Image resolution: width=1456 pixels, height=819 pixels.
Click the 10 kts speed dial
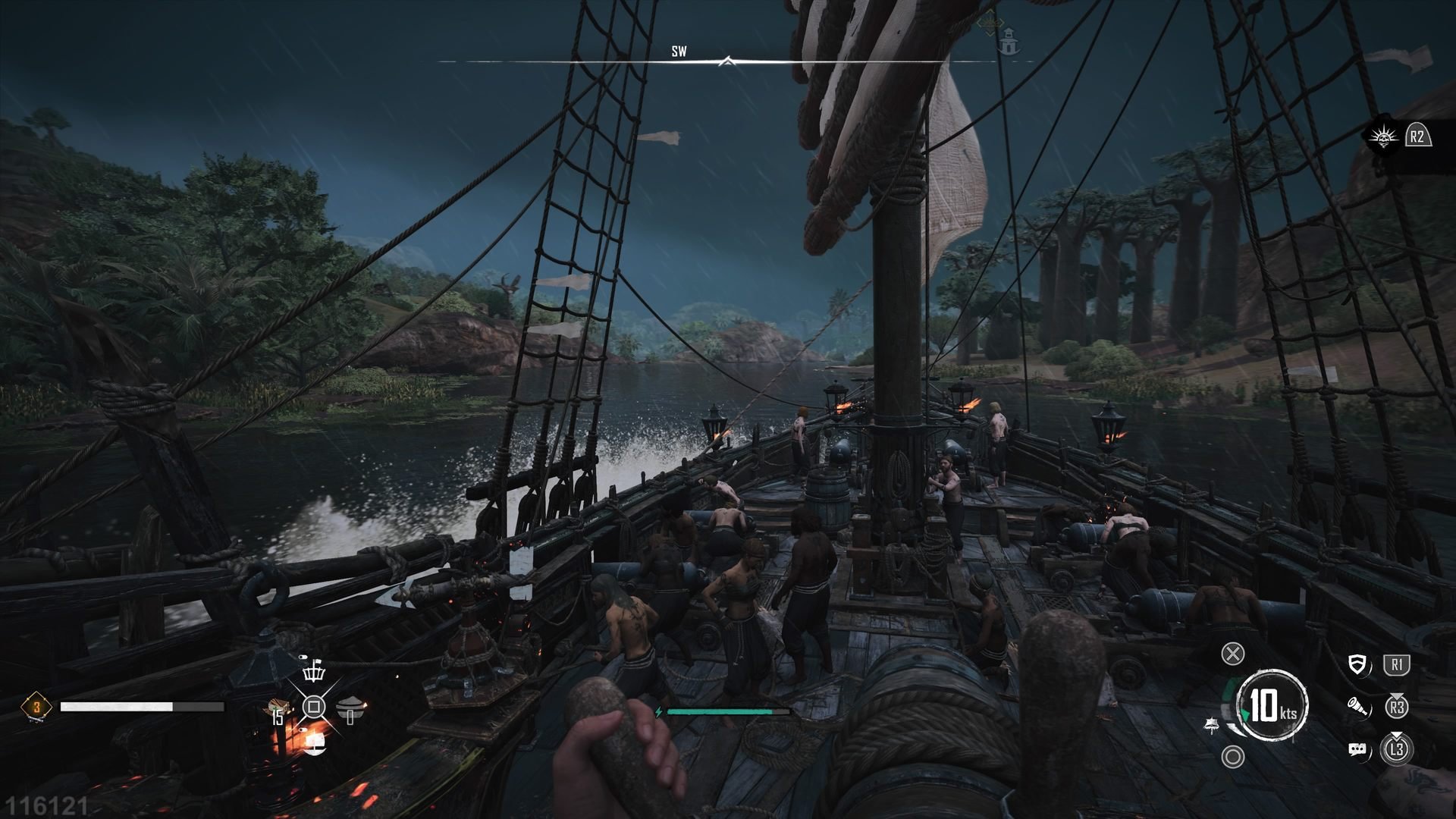1272,705
